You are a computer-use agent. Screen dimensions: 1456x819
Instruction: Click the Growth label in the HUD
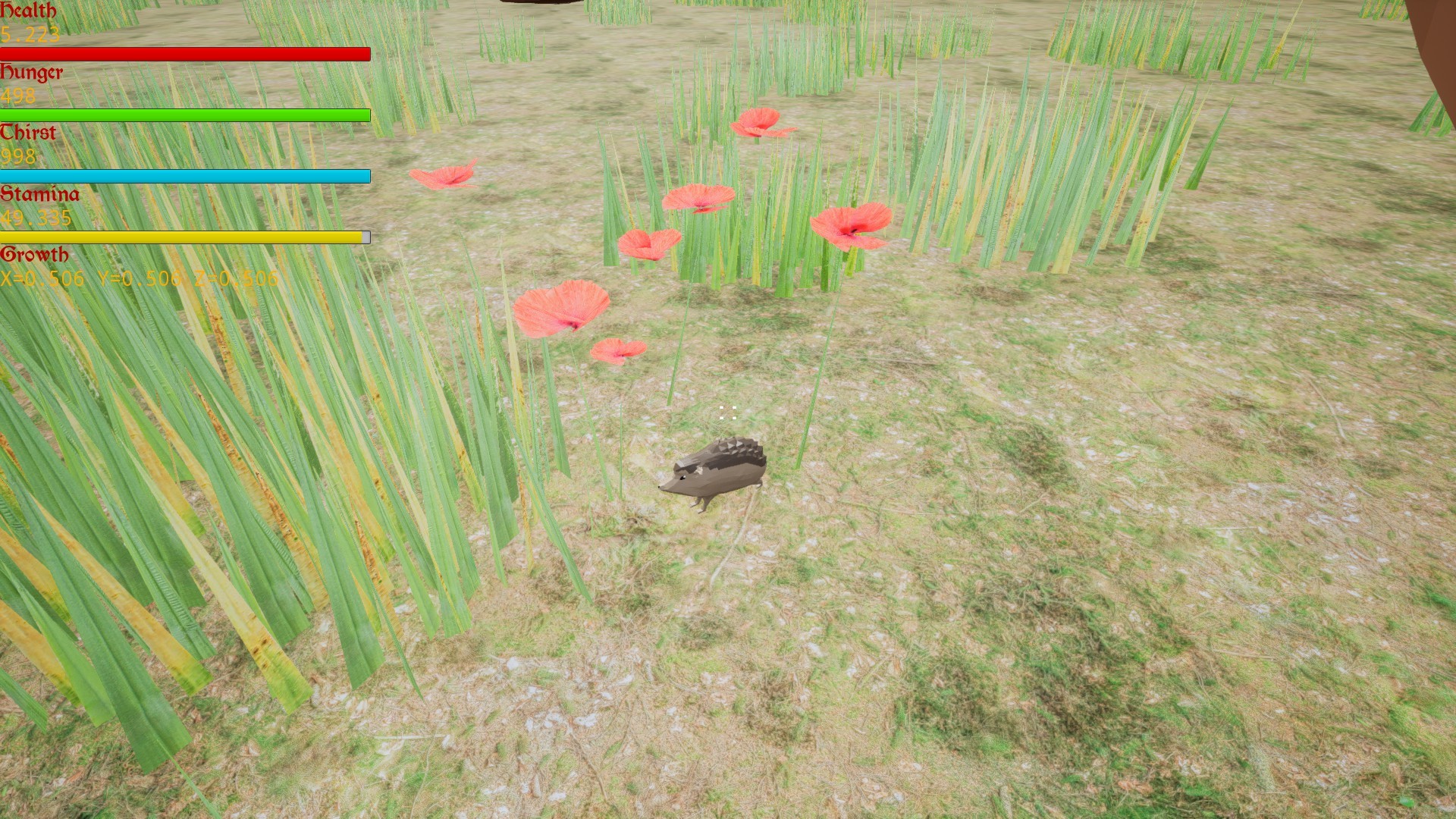[35, 255]
